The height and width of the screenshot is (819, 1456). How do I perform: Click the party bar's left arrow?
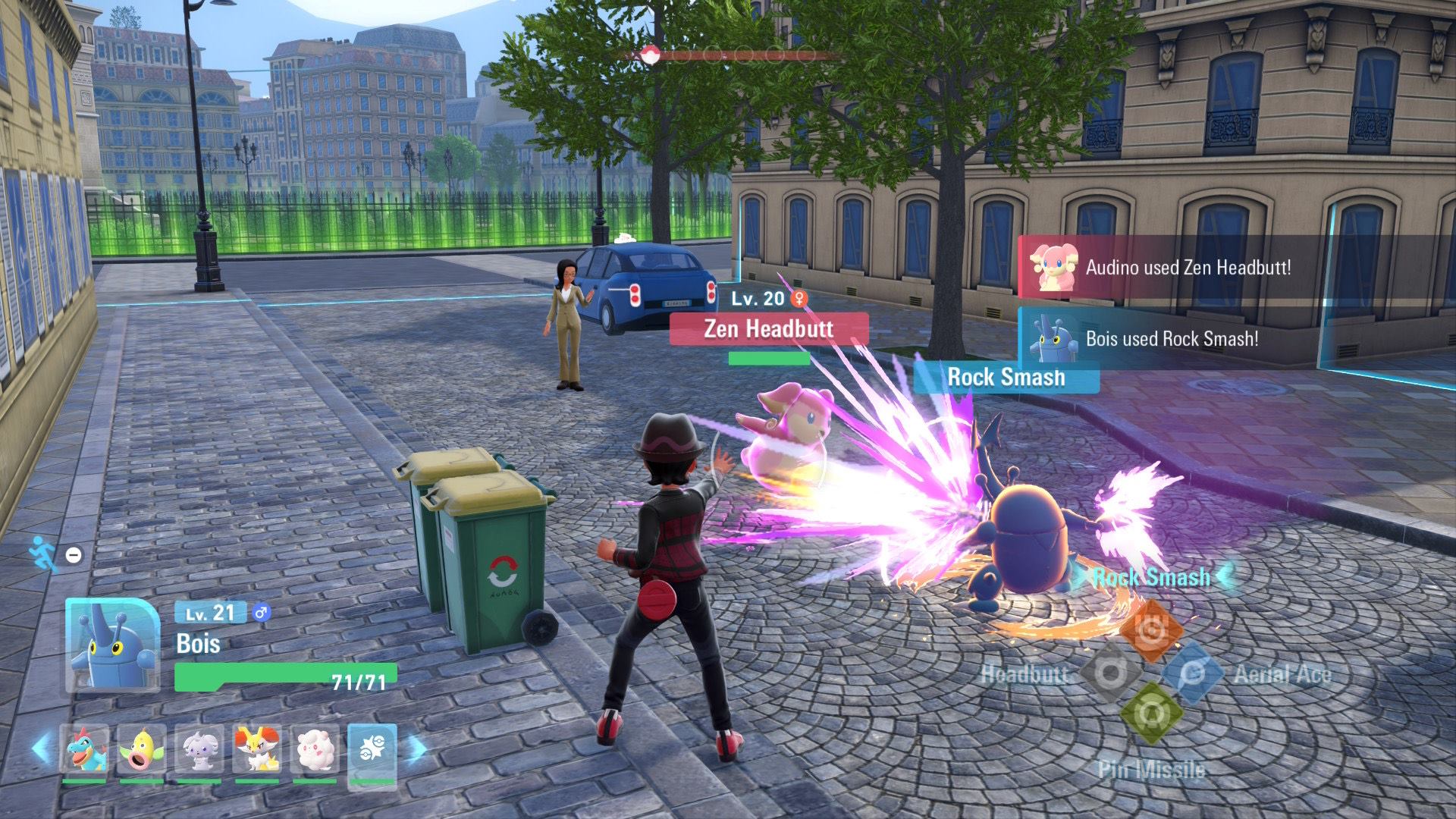click(42, 749)
